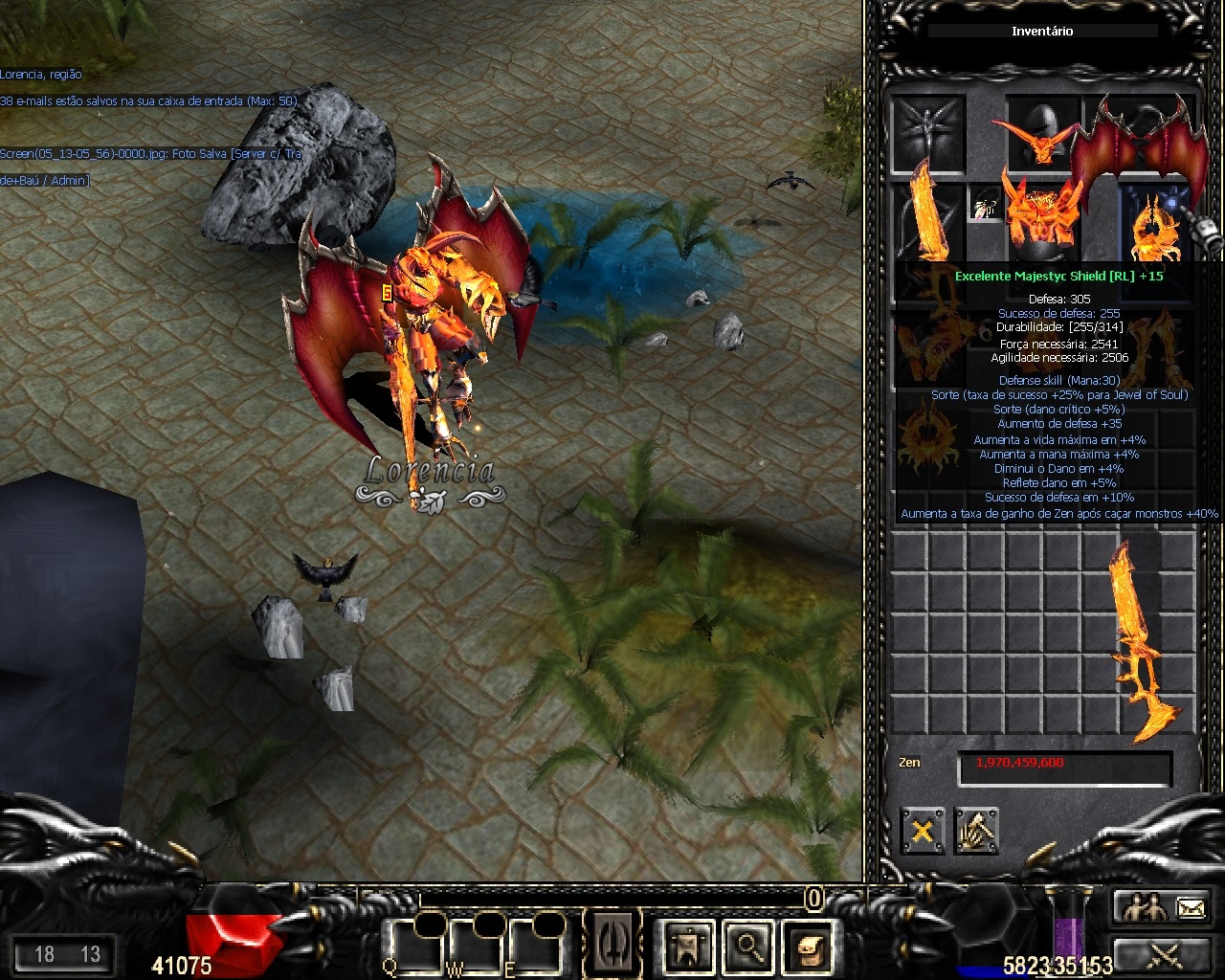
Task: Click the active skill icon beside hotkey slots
Action: [611, 944]
